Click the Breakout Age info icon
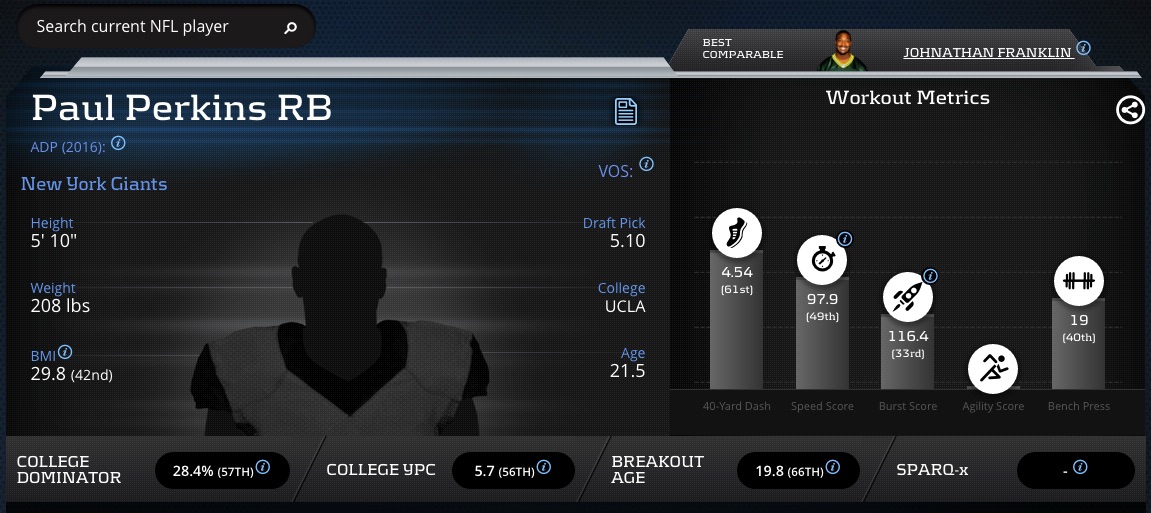The image size is (1151, 513). point(833,468)
